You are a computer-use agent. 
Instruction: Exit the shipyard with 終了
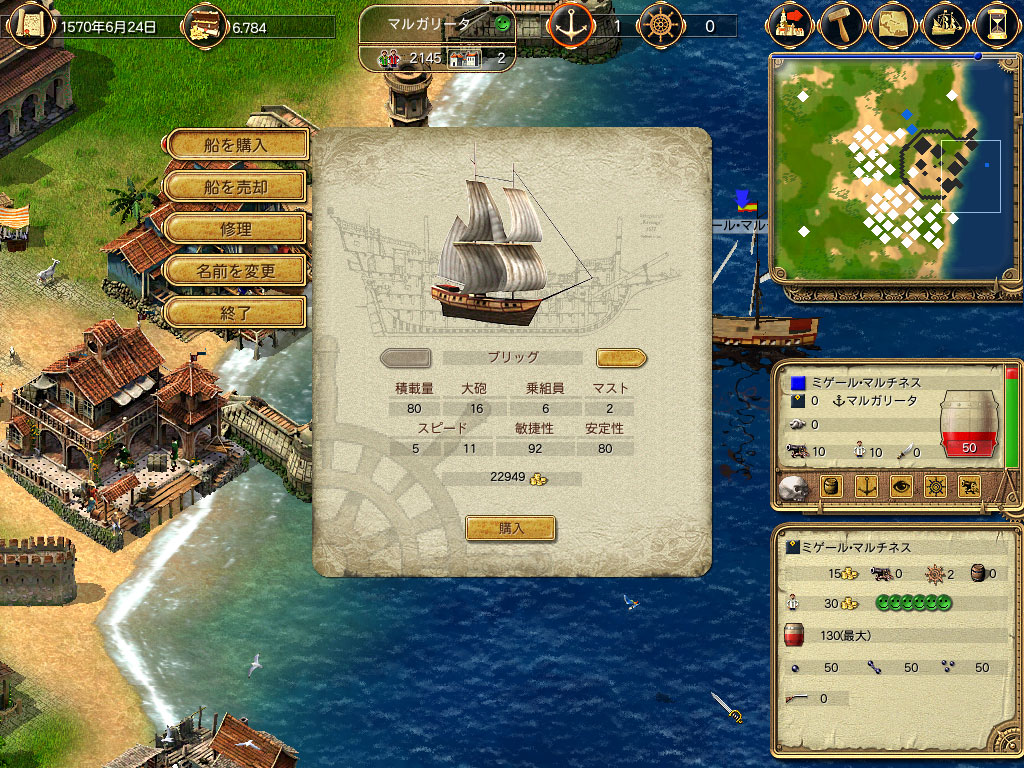pos(236,312)
